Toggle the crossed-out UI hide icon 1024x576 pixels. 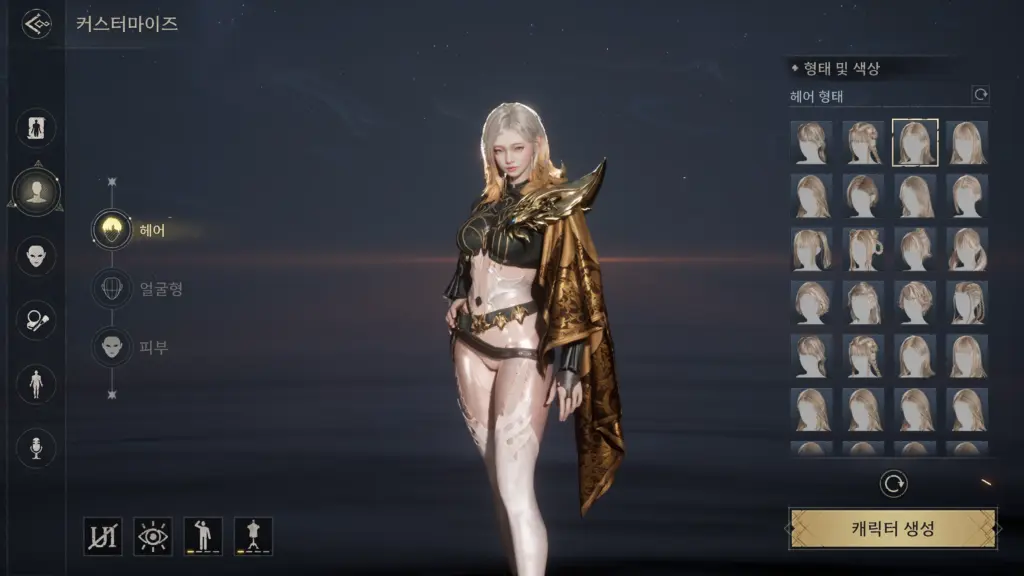103,536
